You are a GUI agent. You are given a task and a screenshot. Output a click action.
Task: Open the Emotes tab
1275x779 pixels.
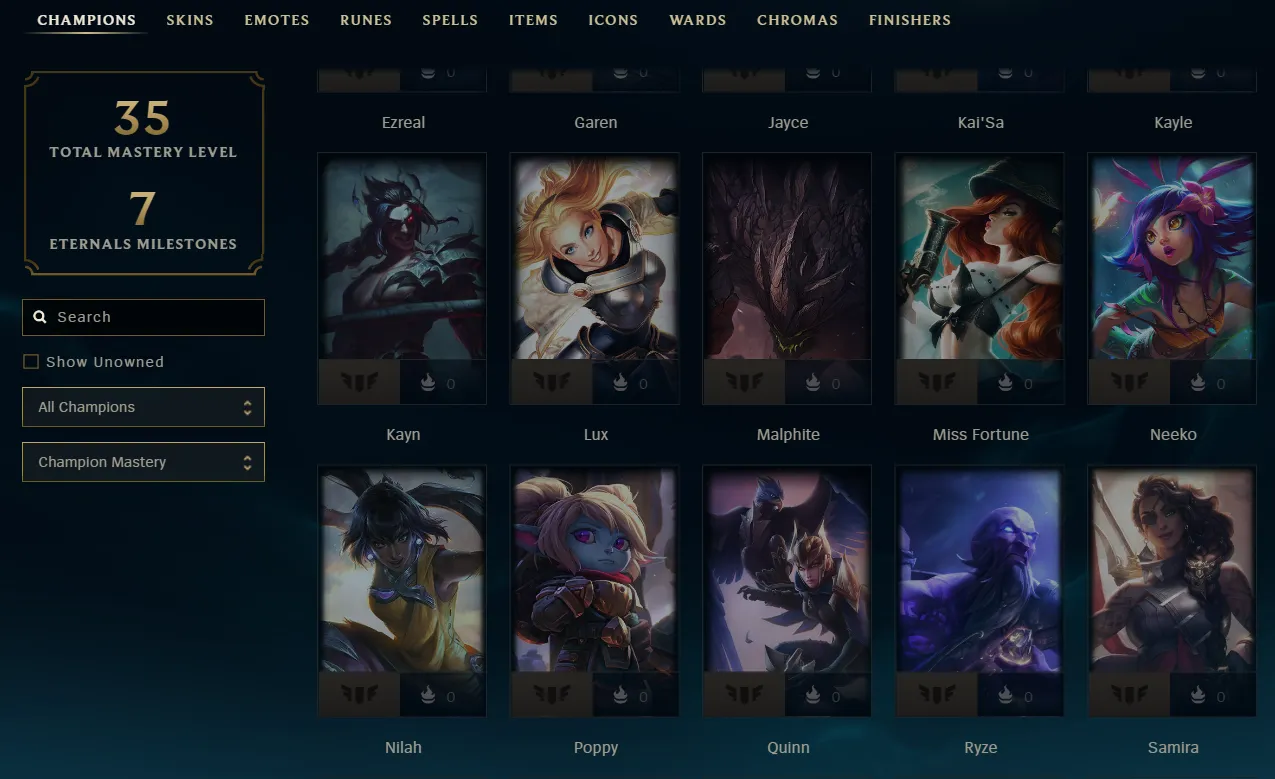click(277, 20)
